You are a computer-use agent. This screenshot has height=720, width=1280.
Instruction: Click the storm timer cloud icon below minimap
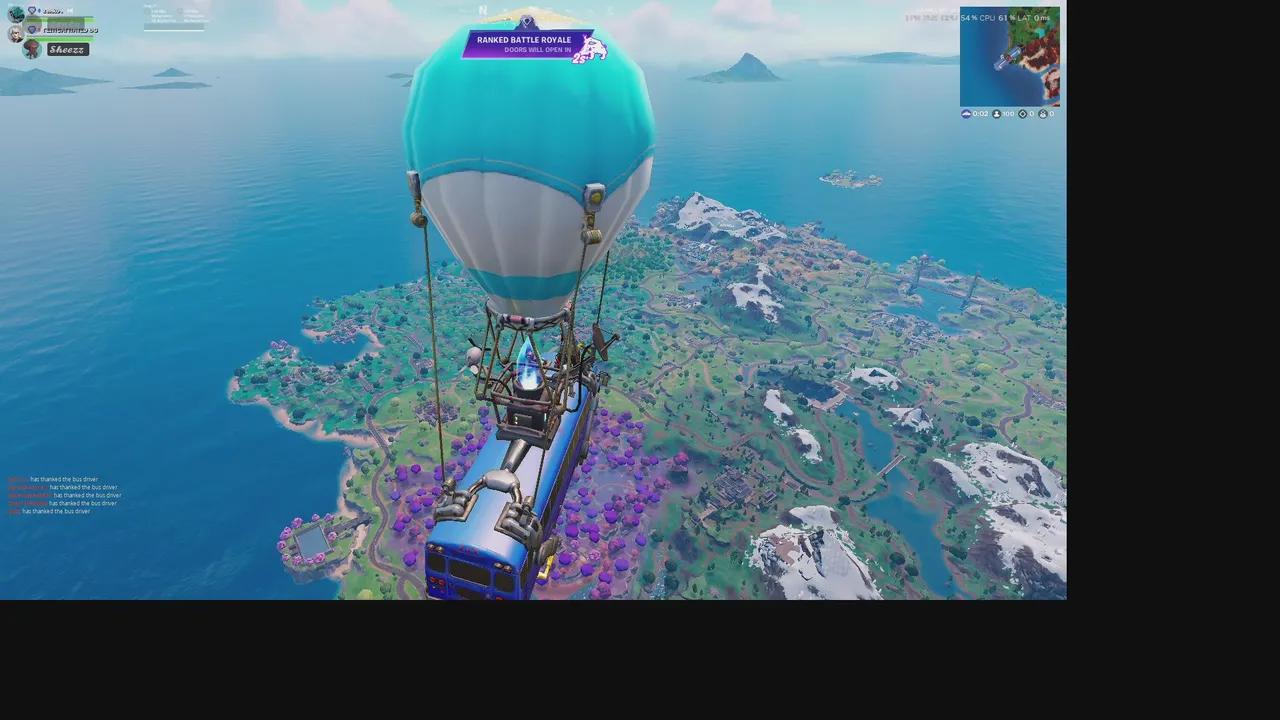coord(966,113)
